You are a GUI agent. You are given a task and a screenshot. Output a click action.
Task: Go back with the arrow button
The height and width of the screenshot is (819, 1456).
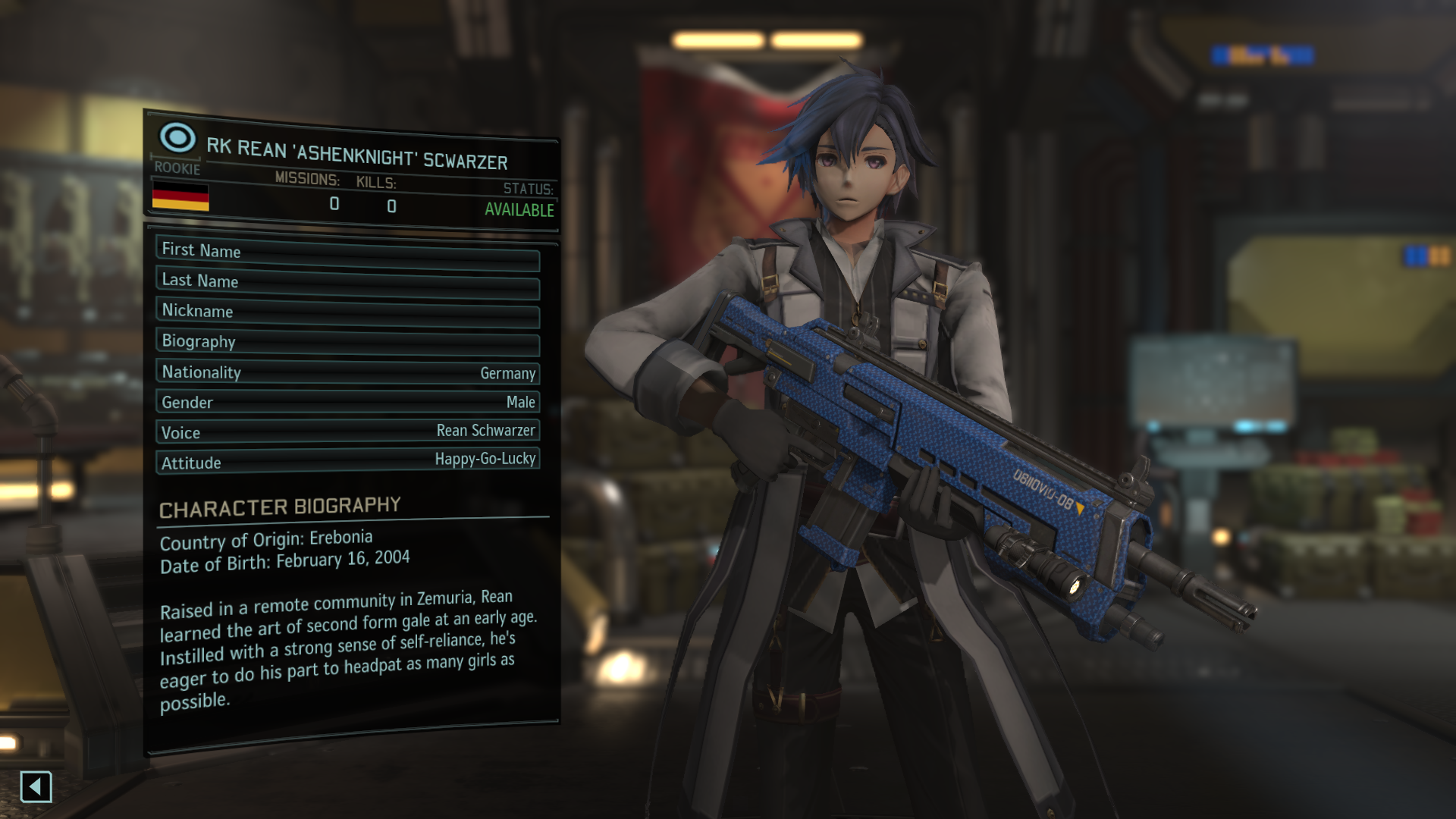click(36, 787)
